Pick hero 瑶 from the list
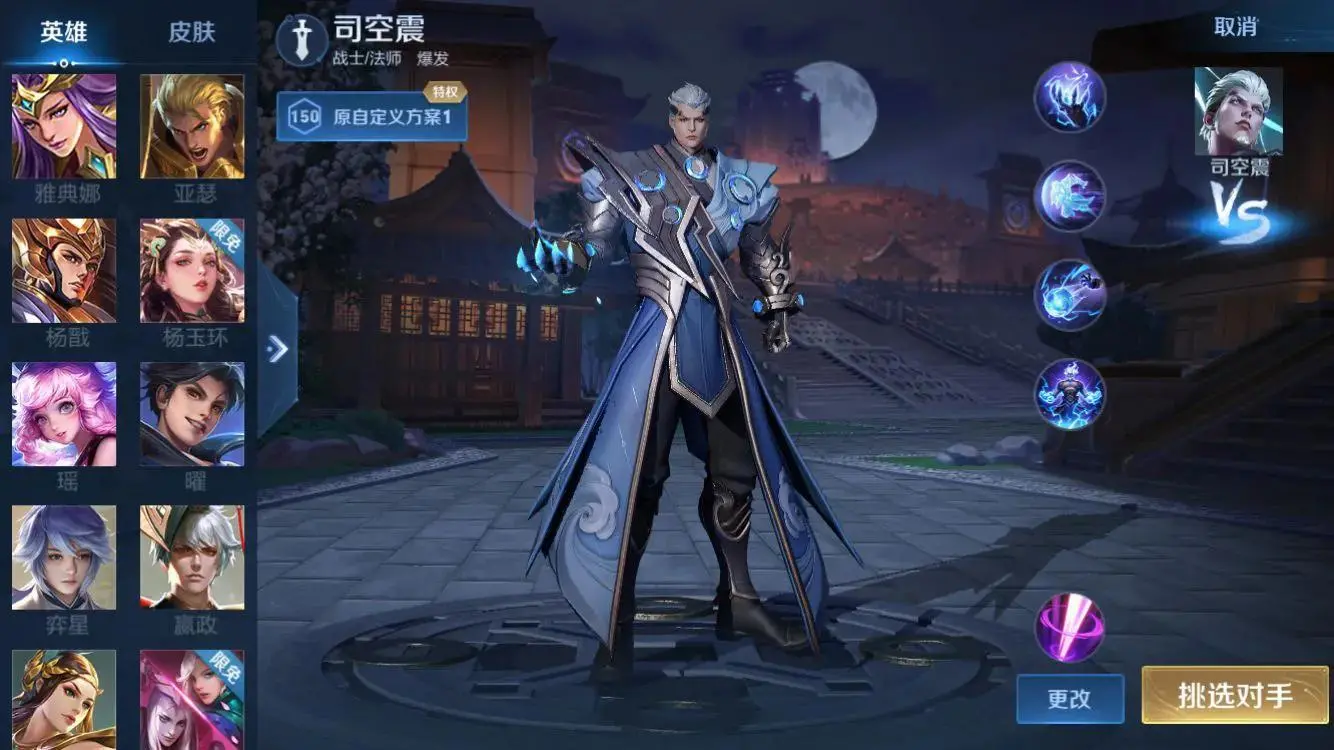Image resolution: width=1334 pixels, height=750 pixels. 62,413
